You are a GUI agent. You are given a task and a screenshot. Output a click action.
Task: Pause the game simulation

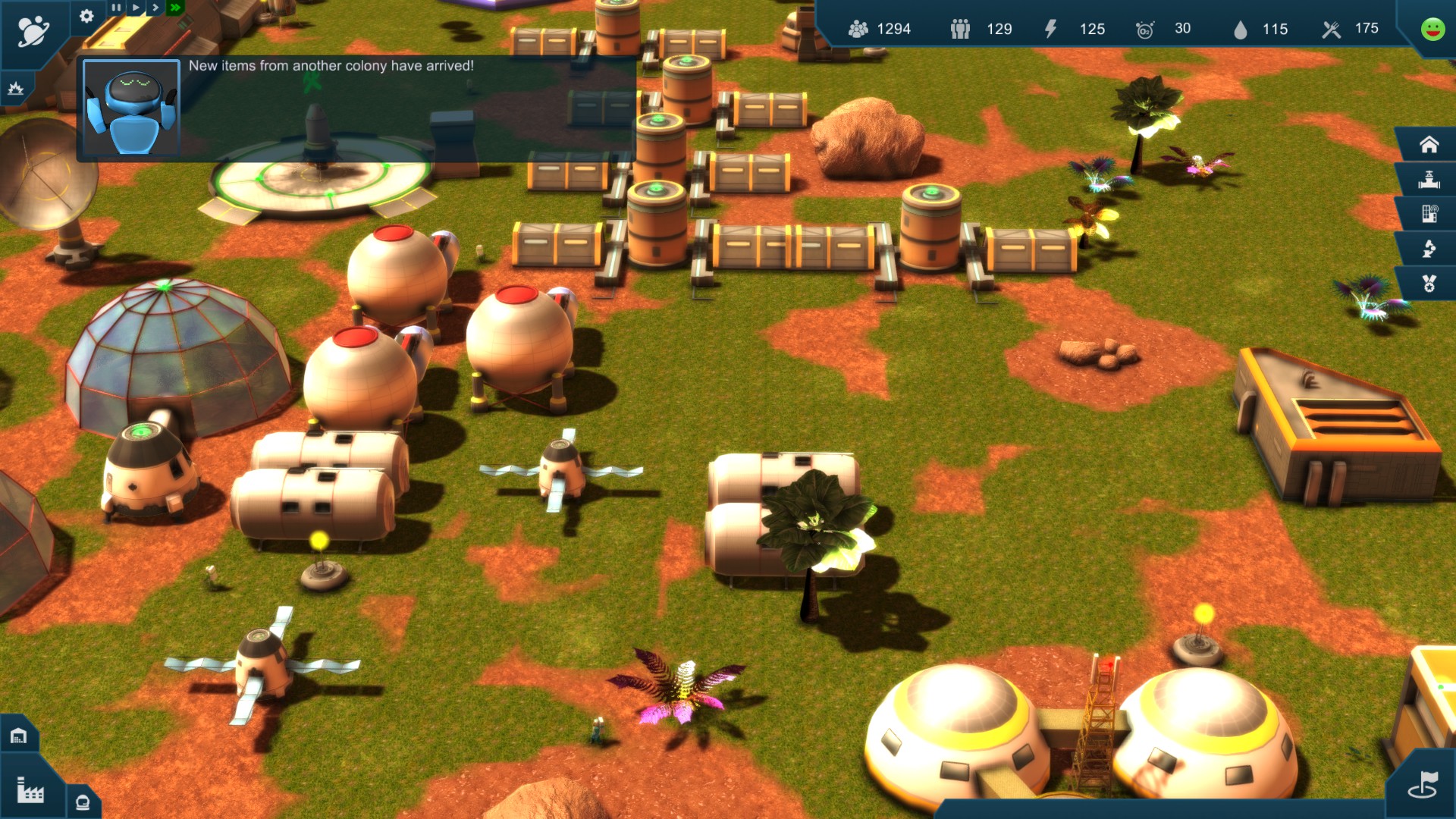click(x=116, y=8)
